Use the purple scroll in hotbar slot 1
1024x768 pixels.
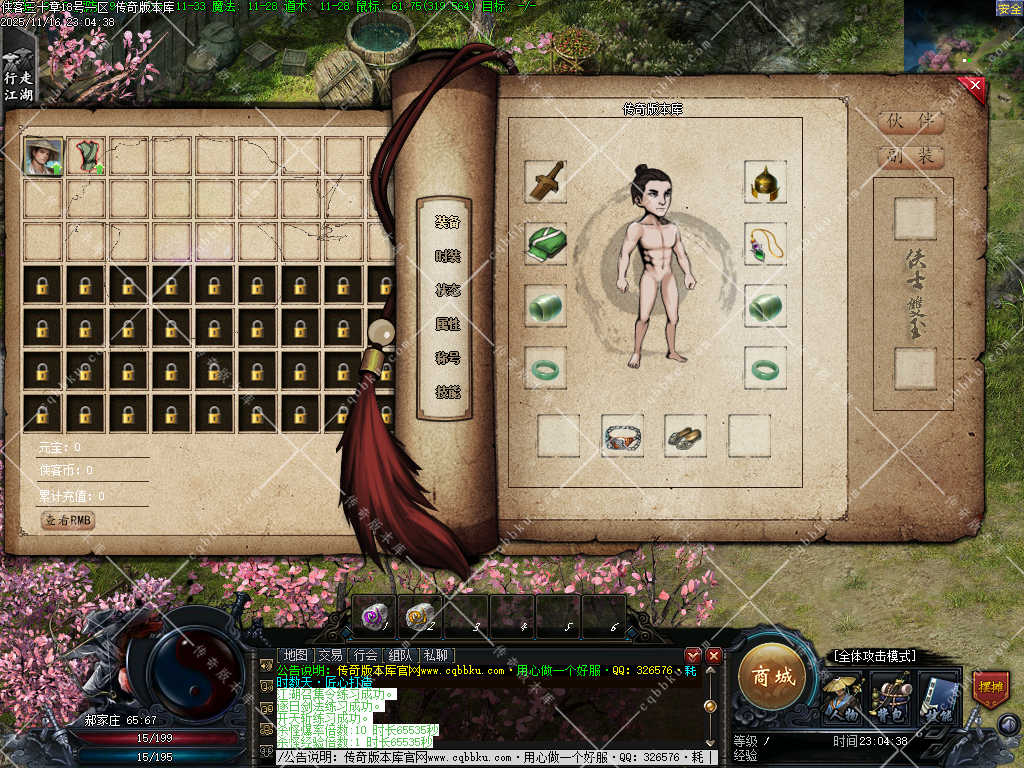click(374, 615)
